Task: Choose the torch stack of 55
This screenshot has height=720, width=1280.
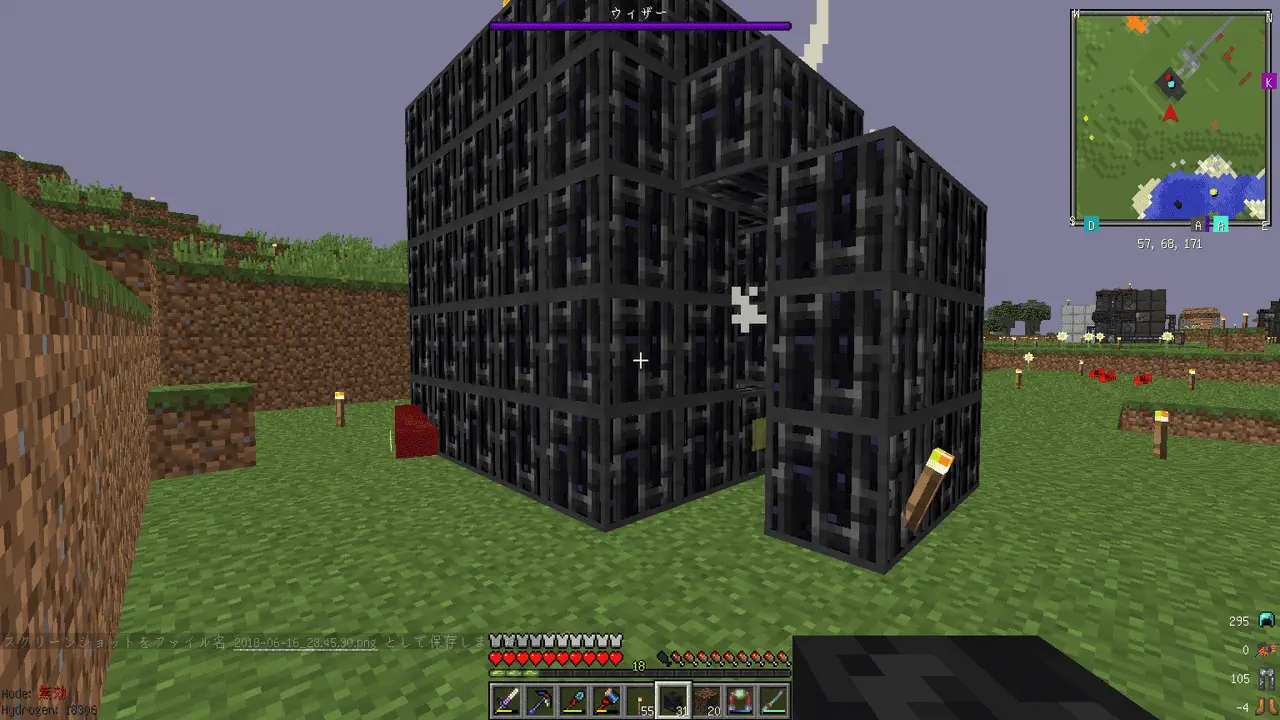Action: click(640, 701)
